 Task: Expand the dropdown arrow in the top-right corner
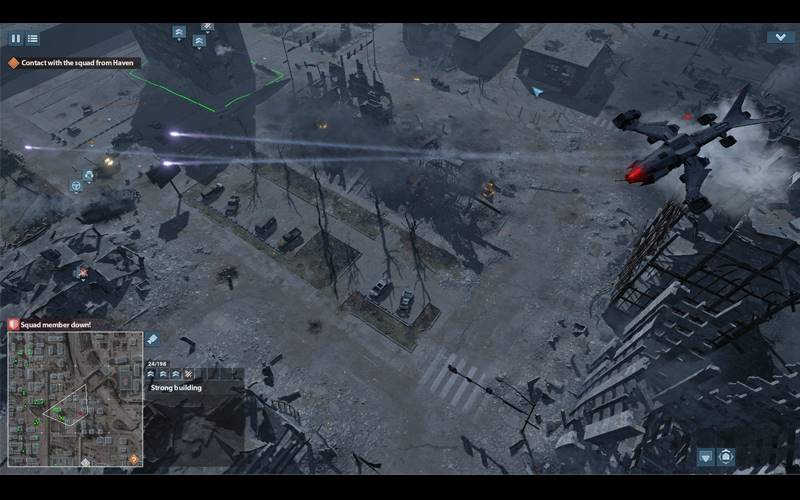pyautogui.click(x=780, y=37)
